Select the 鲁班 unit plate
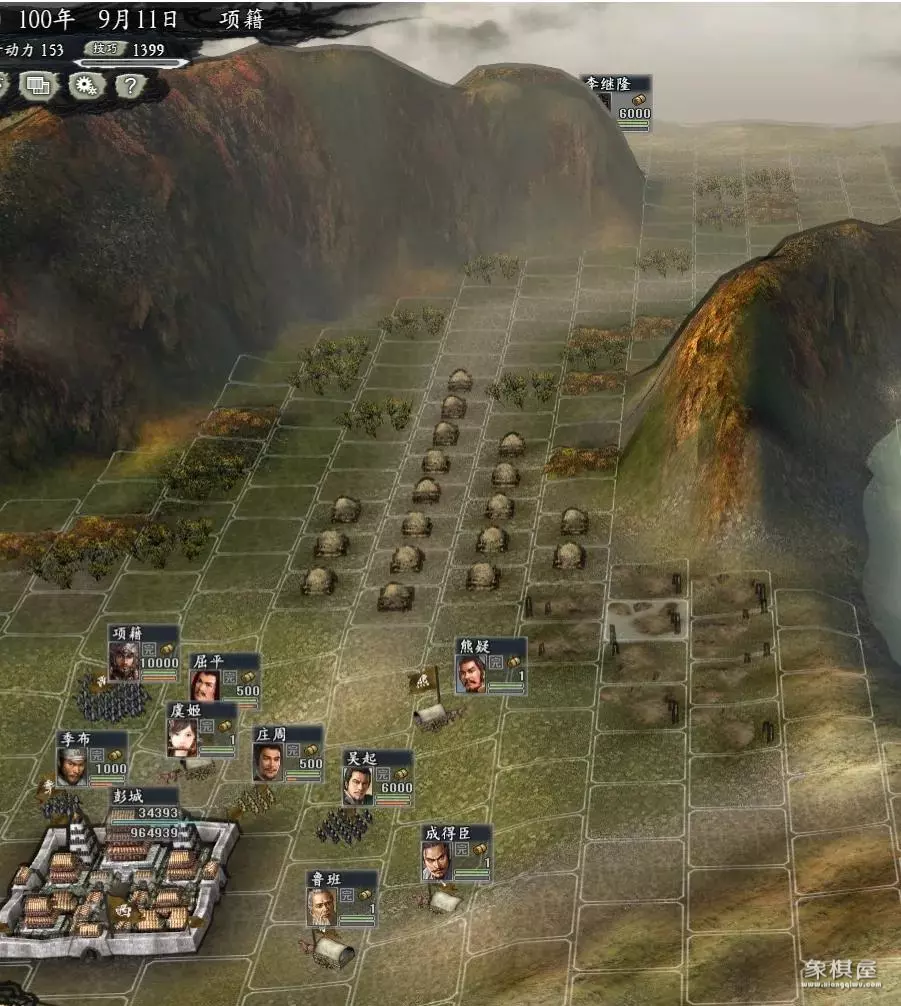The image size is (901, 1006). pos(342,898)
